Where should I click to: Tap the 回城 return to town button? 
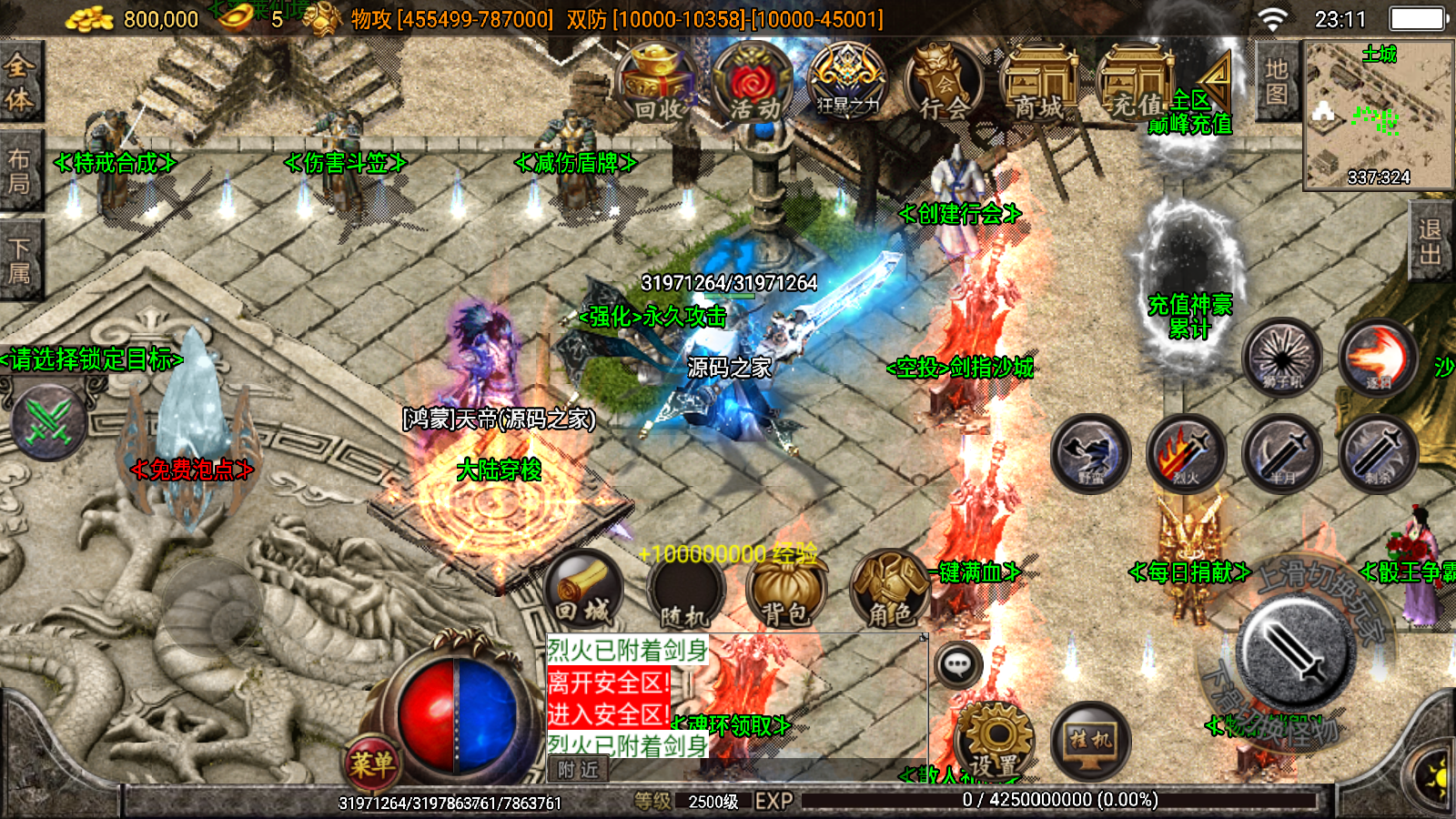[583, 589]
